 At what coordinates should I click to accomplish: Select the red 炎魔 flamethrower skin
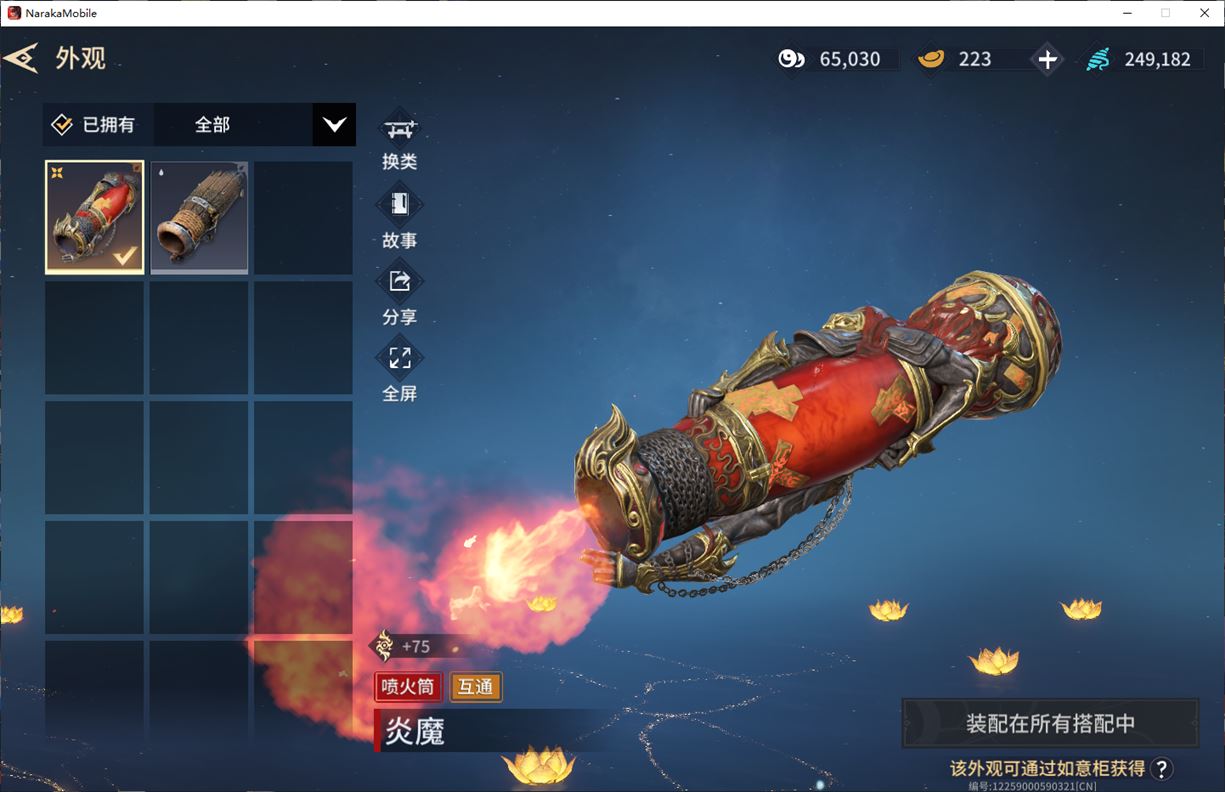pyautogui.click(x=95, y=217)
